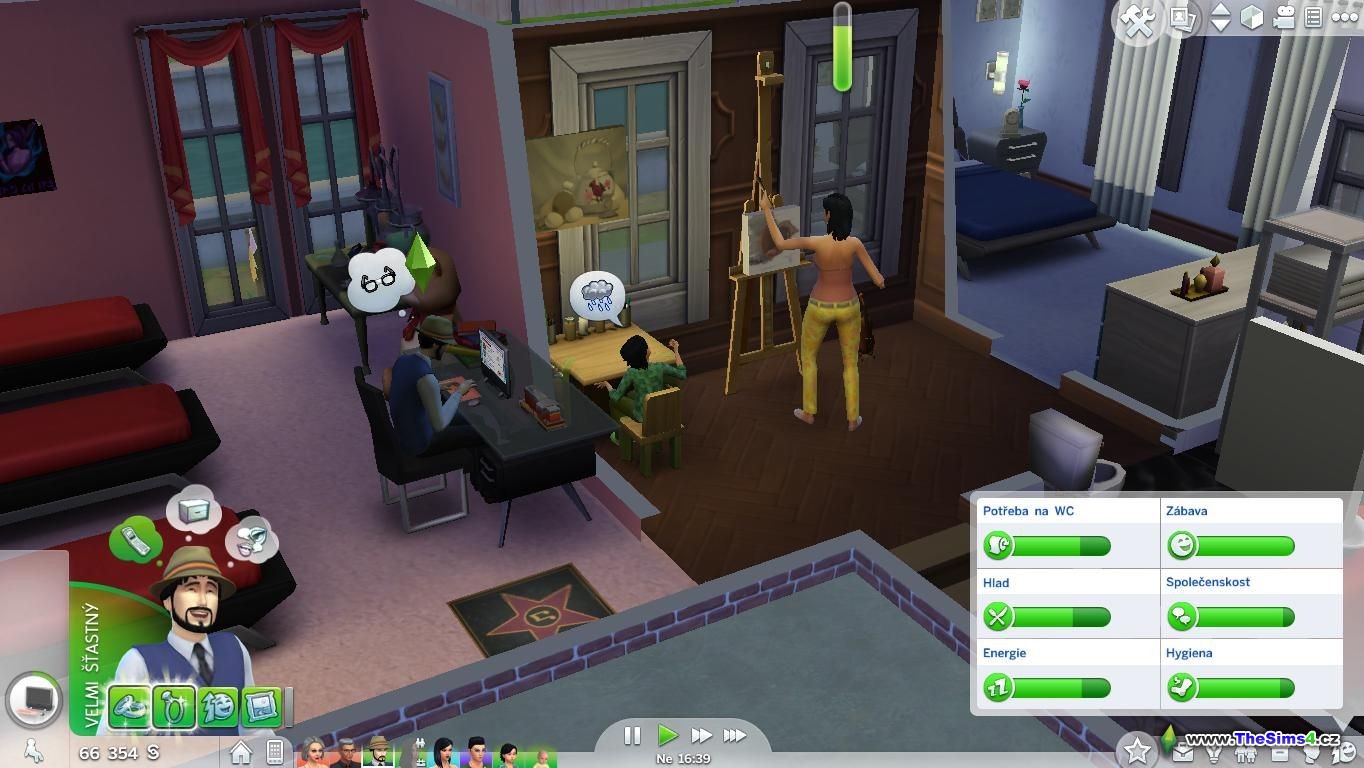
Task: Set game speed to fast forward
Action: coord(702,736)
